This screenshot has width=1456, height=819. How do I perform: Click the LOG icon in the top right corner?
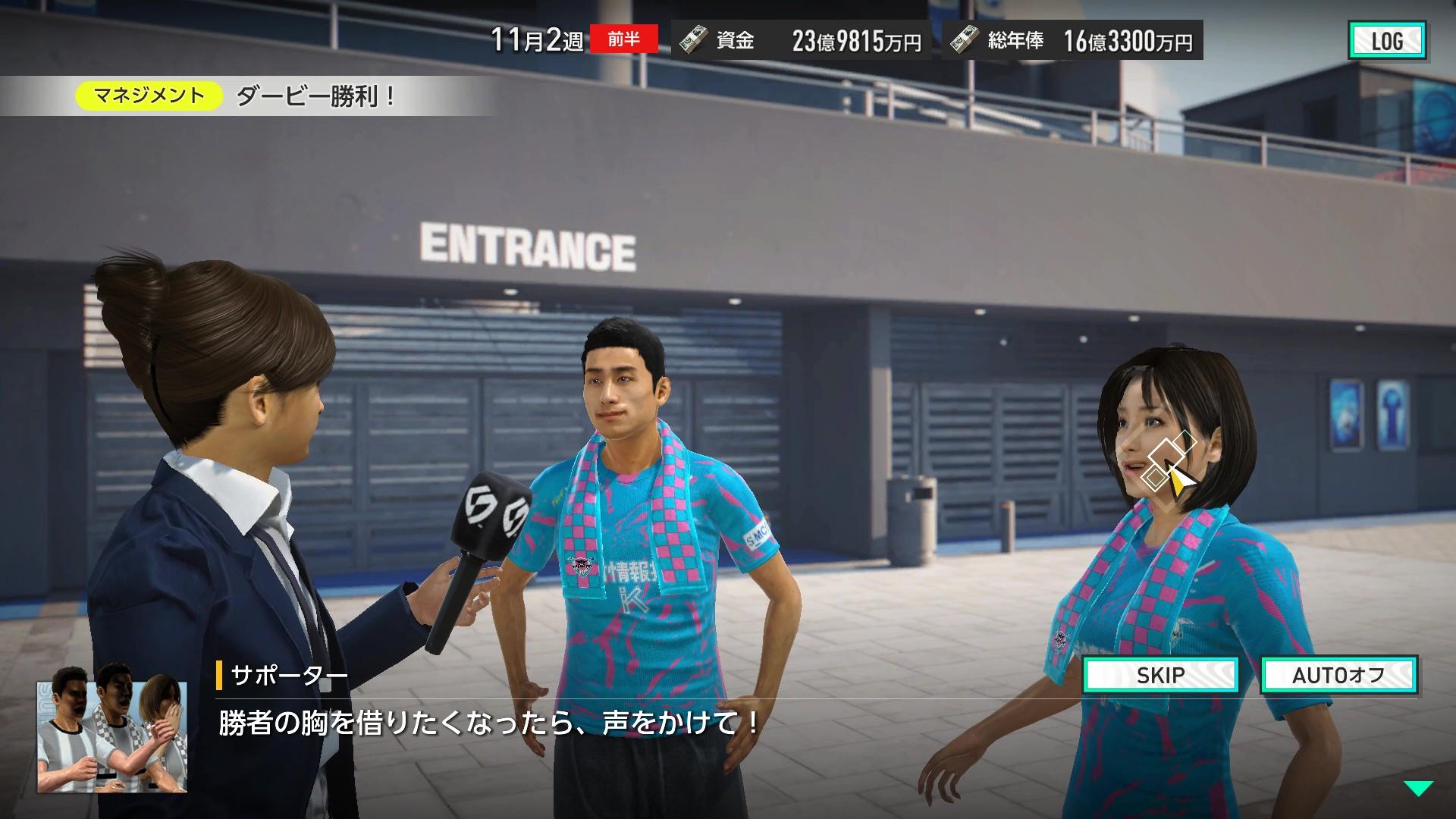pos(1388,41)
